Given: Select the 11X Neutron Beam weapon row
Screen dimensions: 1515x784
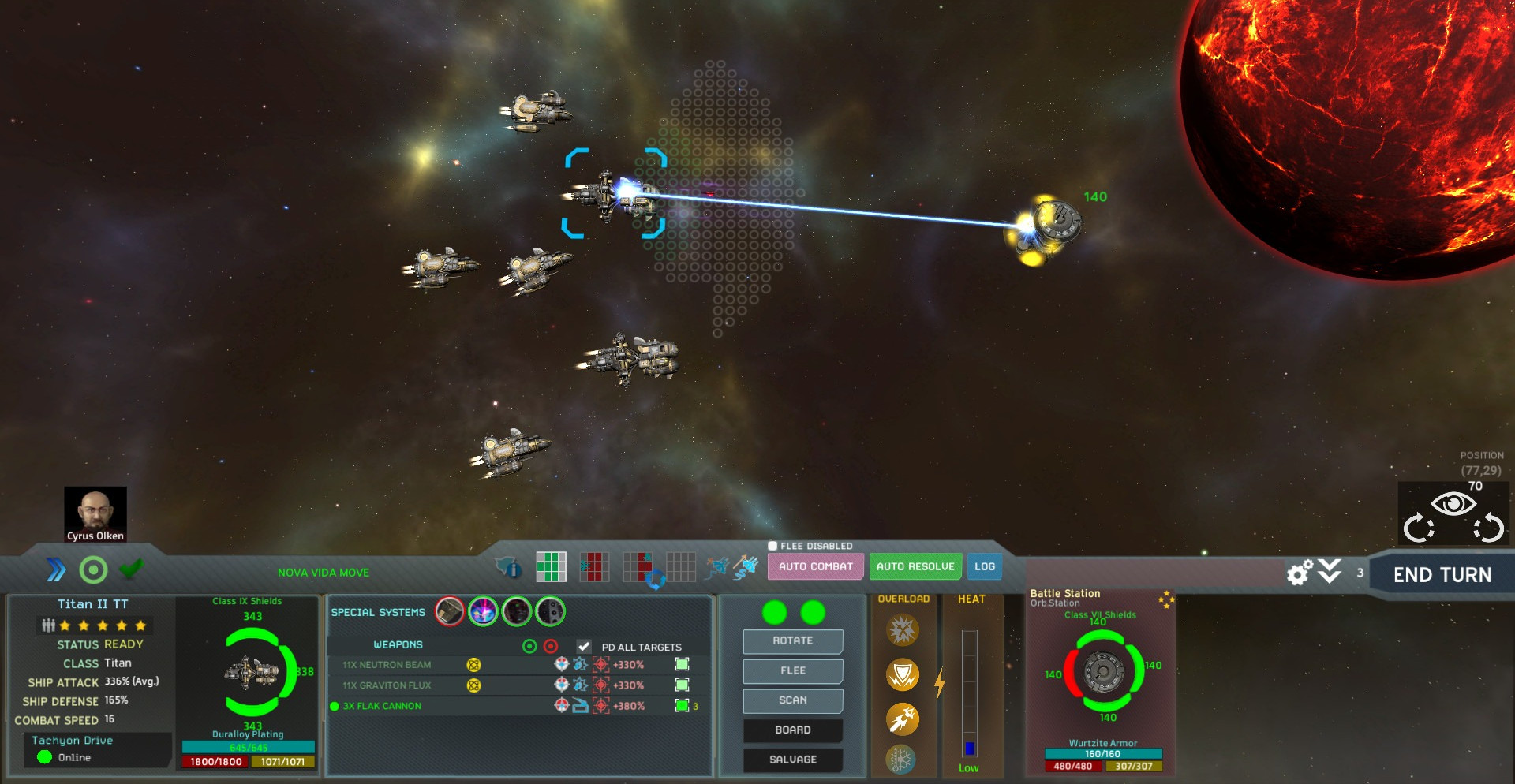Looking at the screenshot, I should tap(387, 665).
